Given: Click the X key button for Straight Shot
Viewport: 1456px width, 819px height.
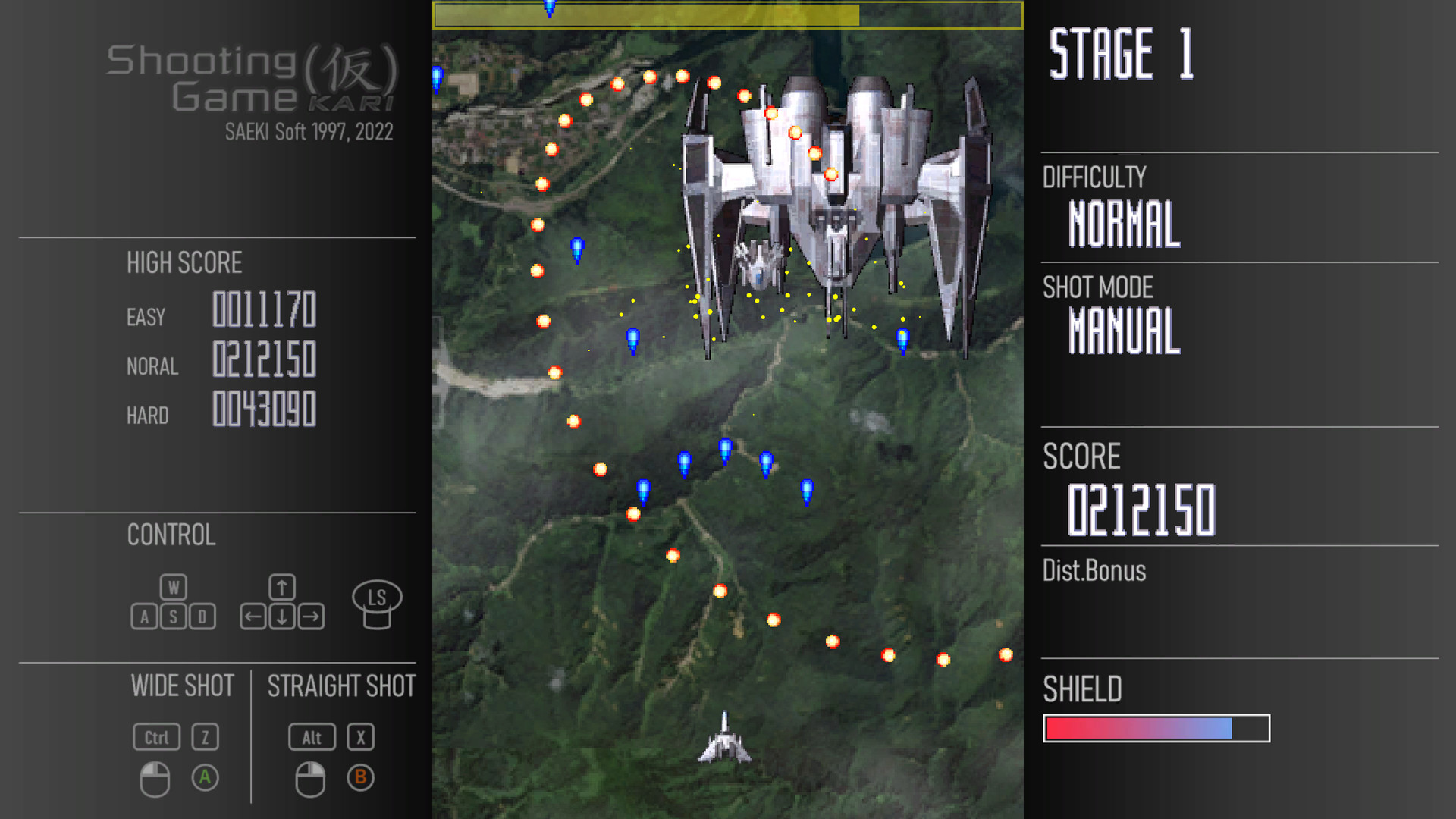Looking at the screenshot, I should click(x=361, y=736).
